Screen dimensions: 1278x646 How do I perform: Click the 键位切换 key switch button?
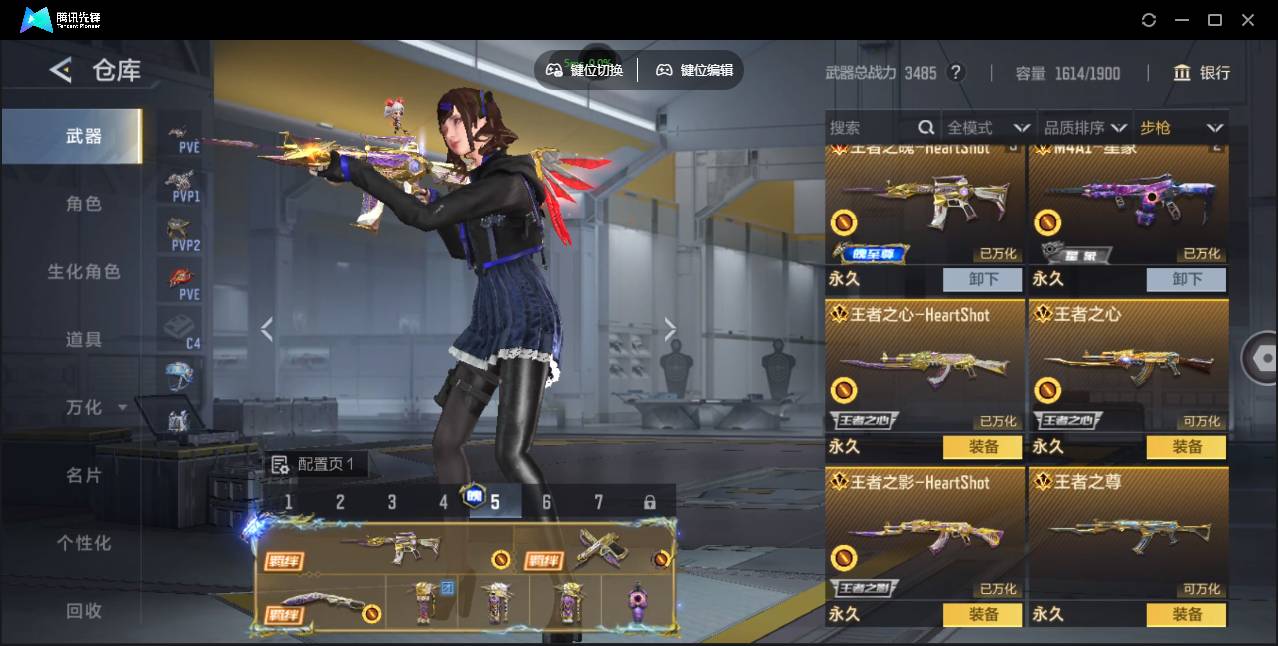pos(585,70)
